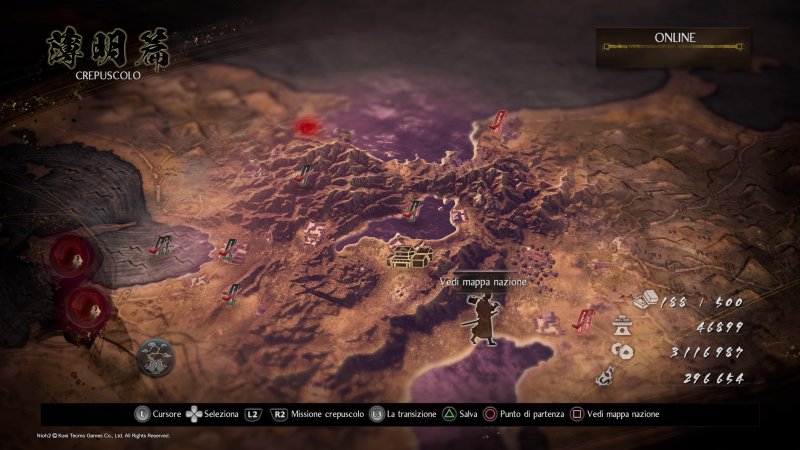
Task: Select the torii mission marker on the purple lake
Action: pos(411,209)
